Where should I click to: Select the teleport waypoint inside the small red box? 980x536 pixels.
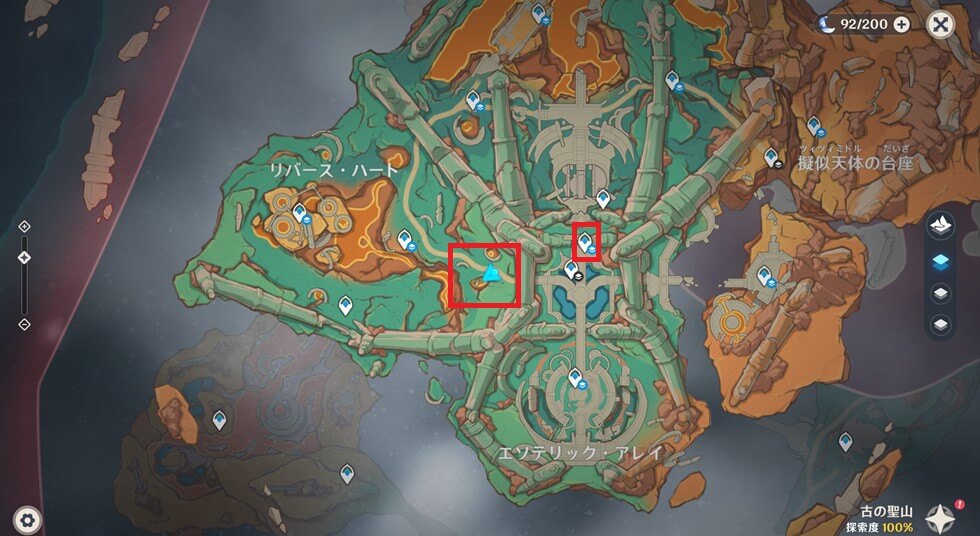pyautogui.click(x=584, y=237)
